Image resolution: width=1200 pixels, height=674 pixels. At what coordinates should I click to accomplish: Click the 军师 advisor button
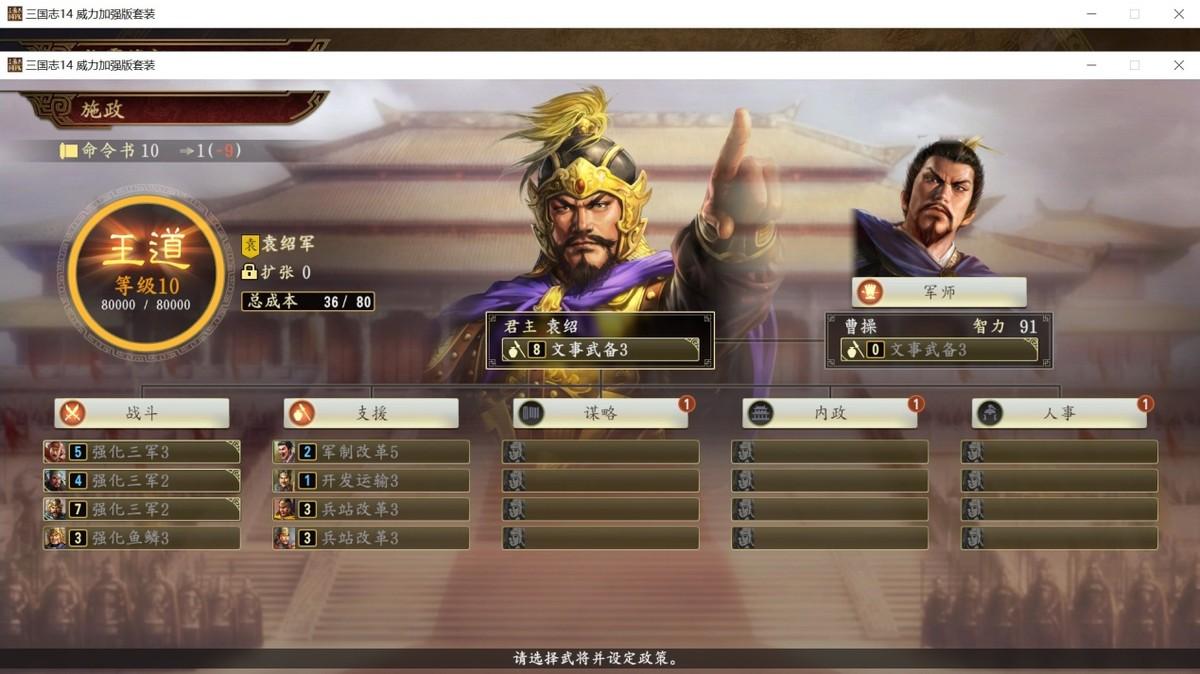(x=939, y=292)
